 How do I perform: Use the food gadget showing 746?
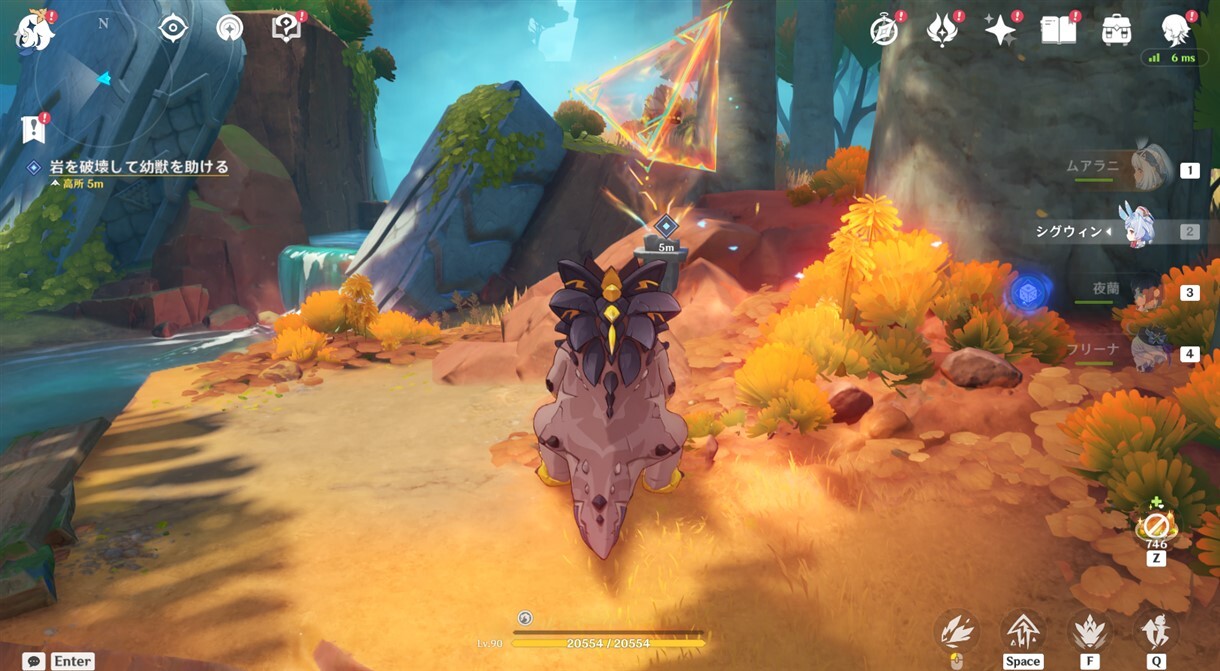(x=1156, y=526)
